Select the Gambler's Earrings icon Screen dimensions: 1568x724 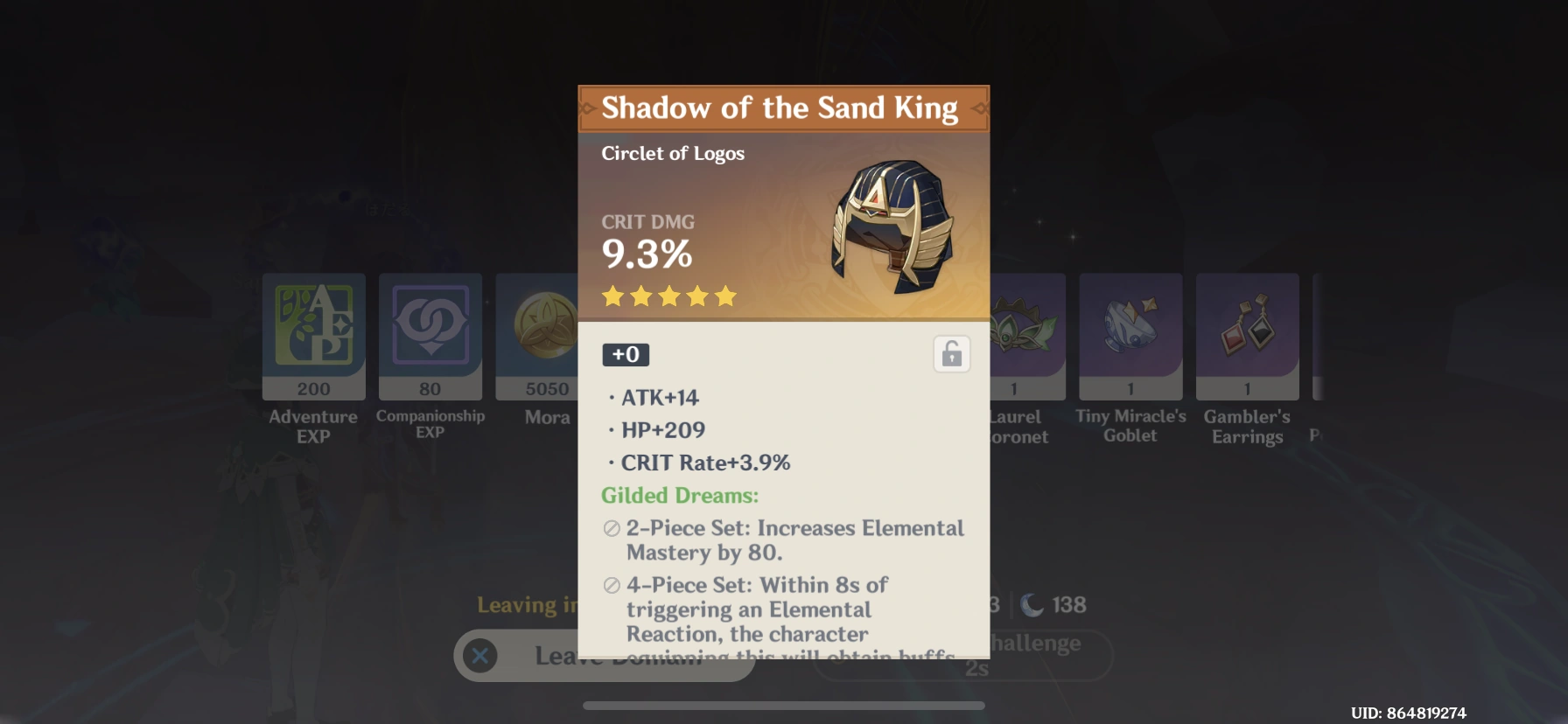(1246, 332)
